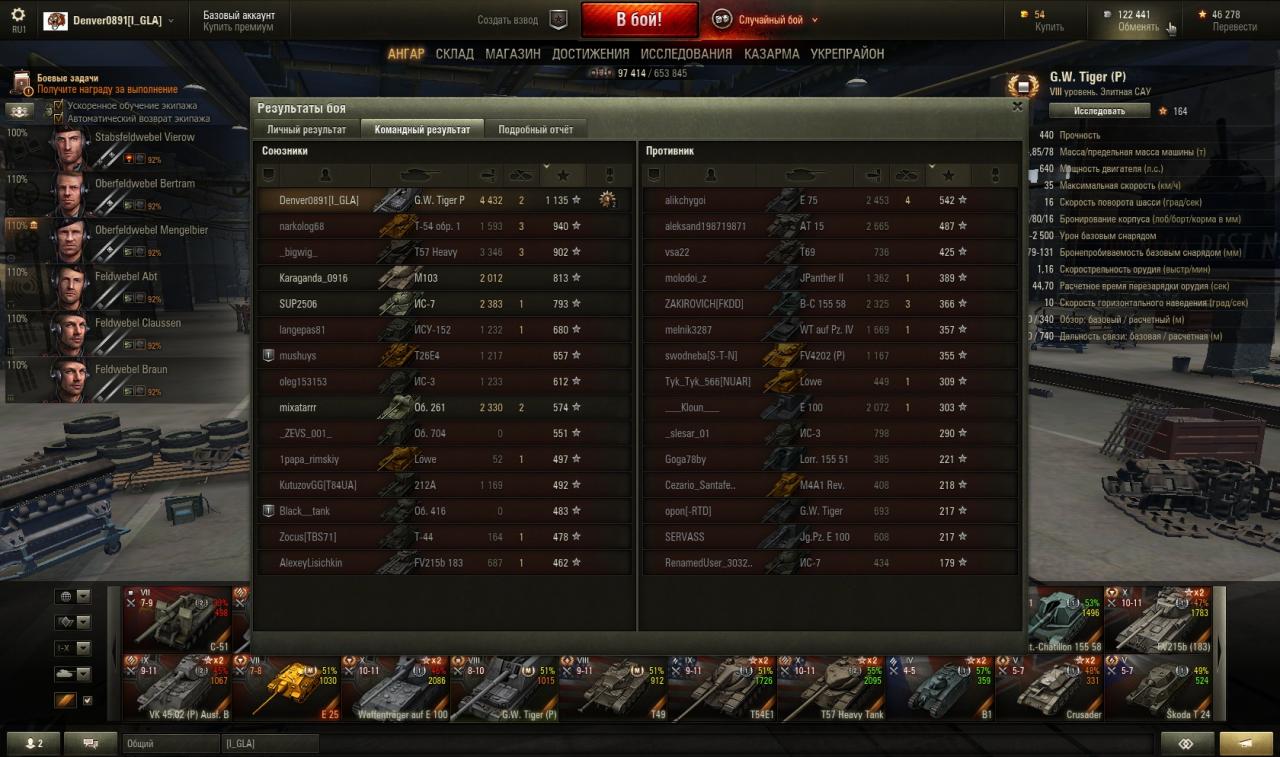Screen dimensions: 1280x757
Task: Select the T57 Heavy Tank in carousel
Action: [830, 687]
